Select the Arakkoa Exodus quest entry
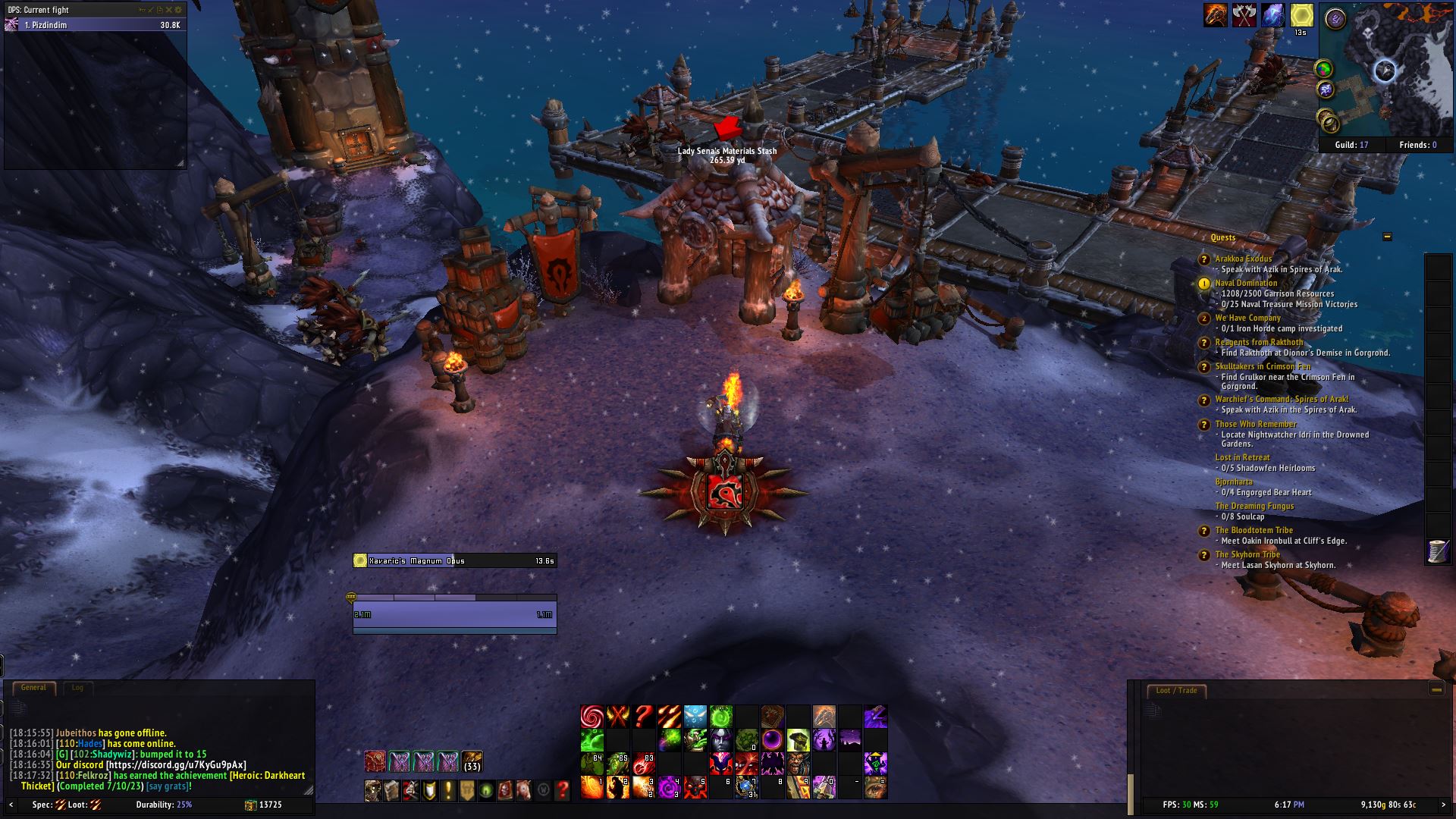This screenshot has width=1456, height=819. tap(1244, 259)
